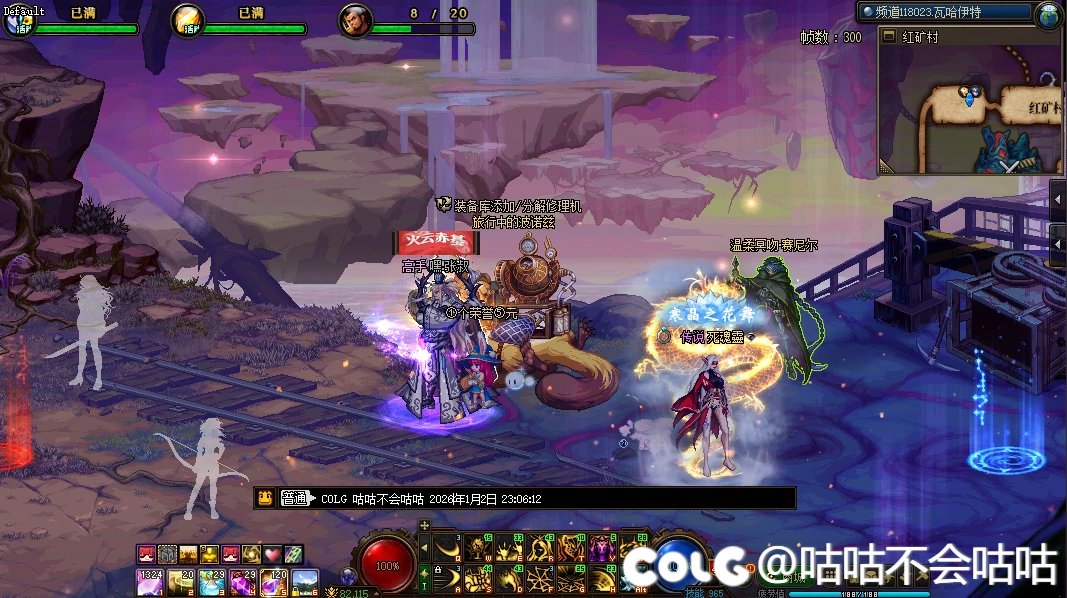Activate the crescent slash skill on Q
Viewport: 1067px width, 598px height.
pos(447,548)
